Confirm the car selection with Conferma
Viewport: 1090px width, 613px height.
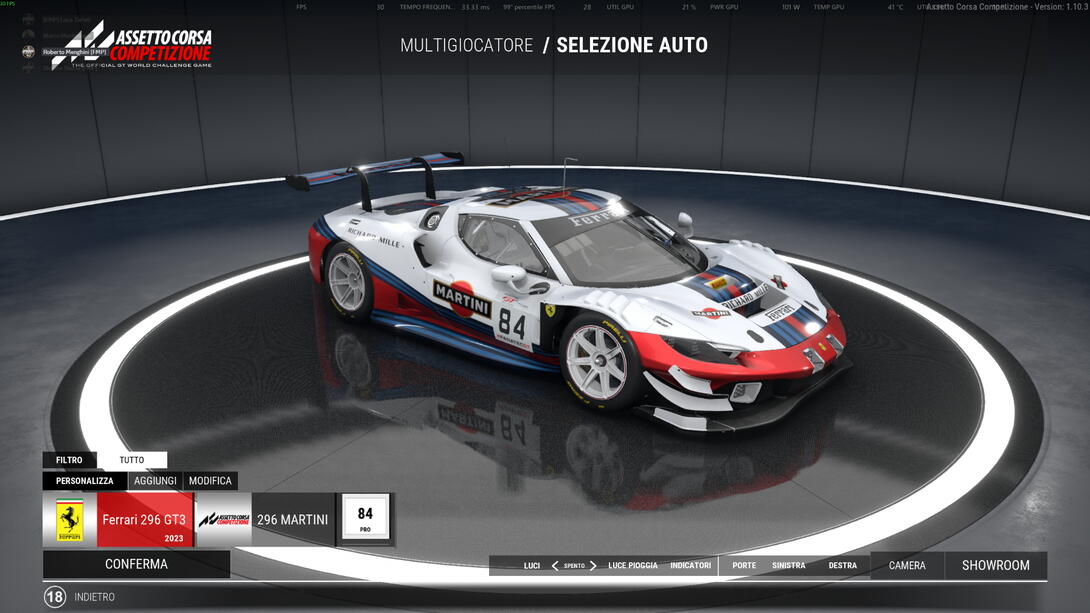pos(136,564)
